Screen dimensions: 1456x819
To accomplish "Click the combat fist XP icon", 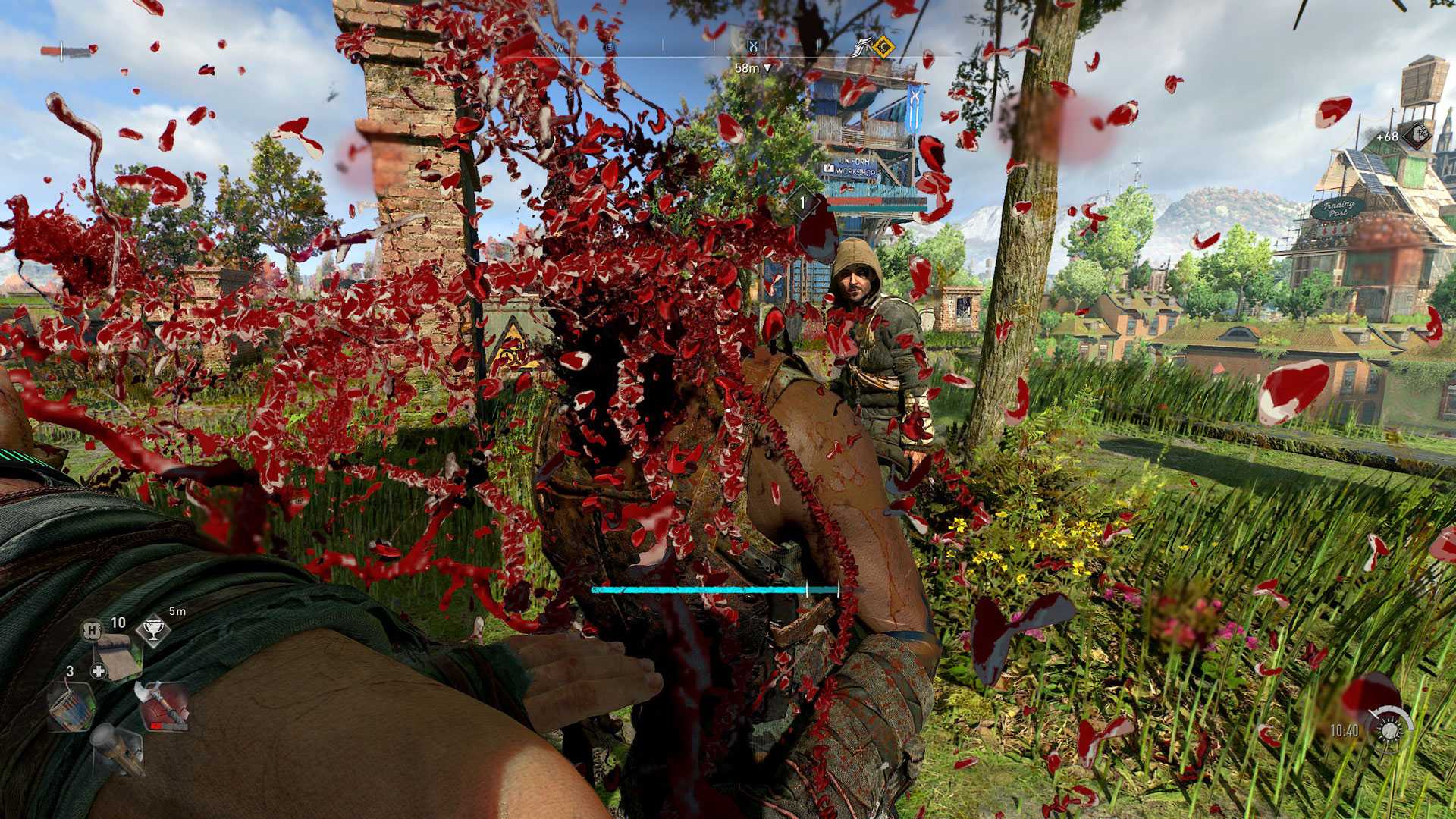I will pos(1416,136).
